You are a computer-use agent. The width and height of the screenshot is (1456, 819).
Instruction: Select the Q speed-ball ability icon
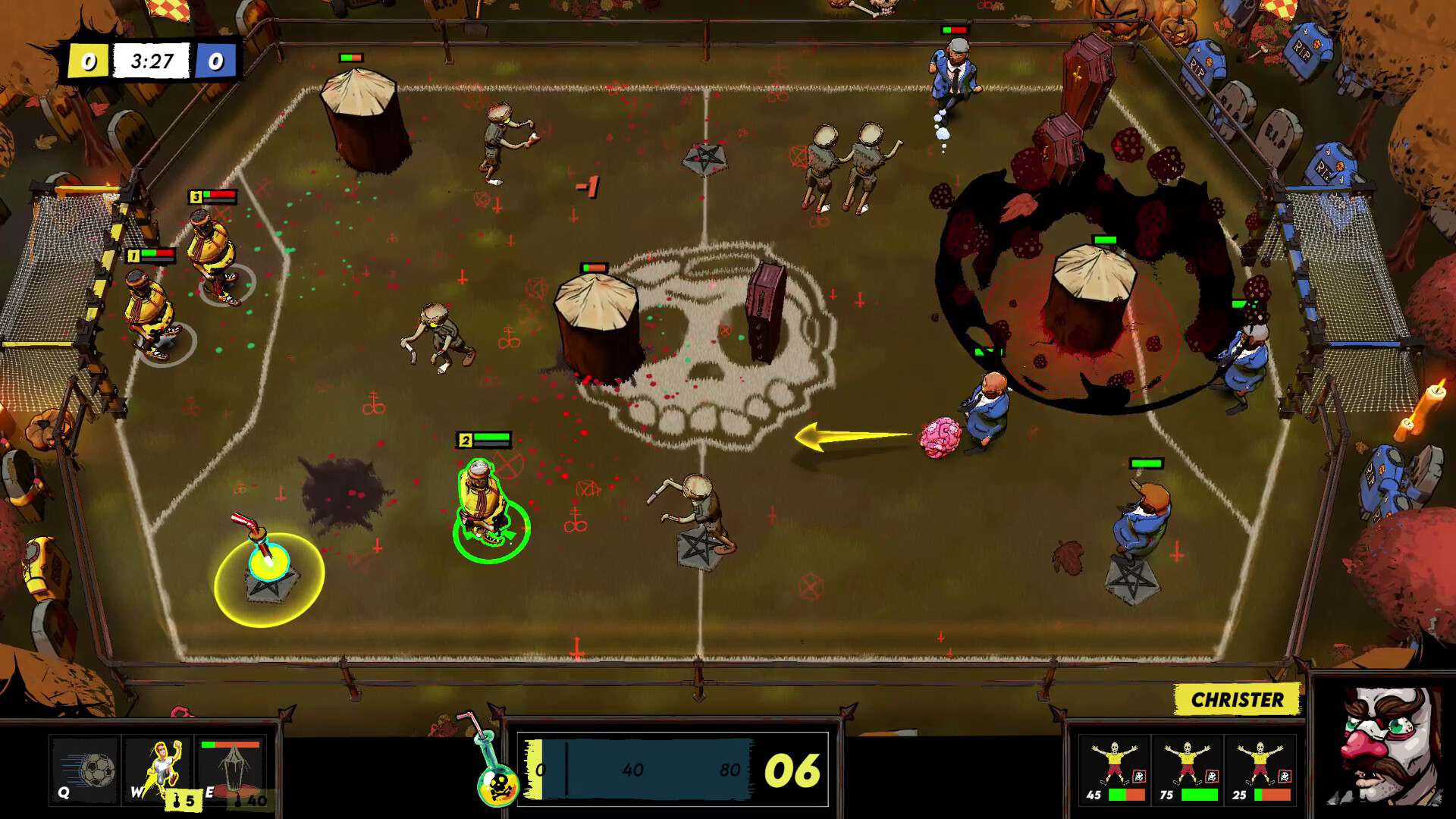click(x=86, y=768)
